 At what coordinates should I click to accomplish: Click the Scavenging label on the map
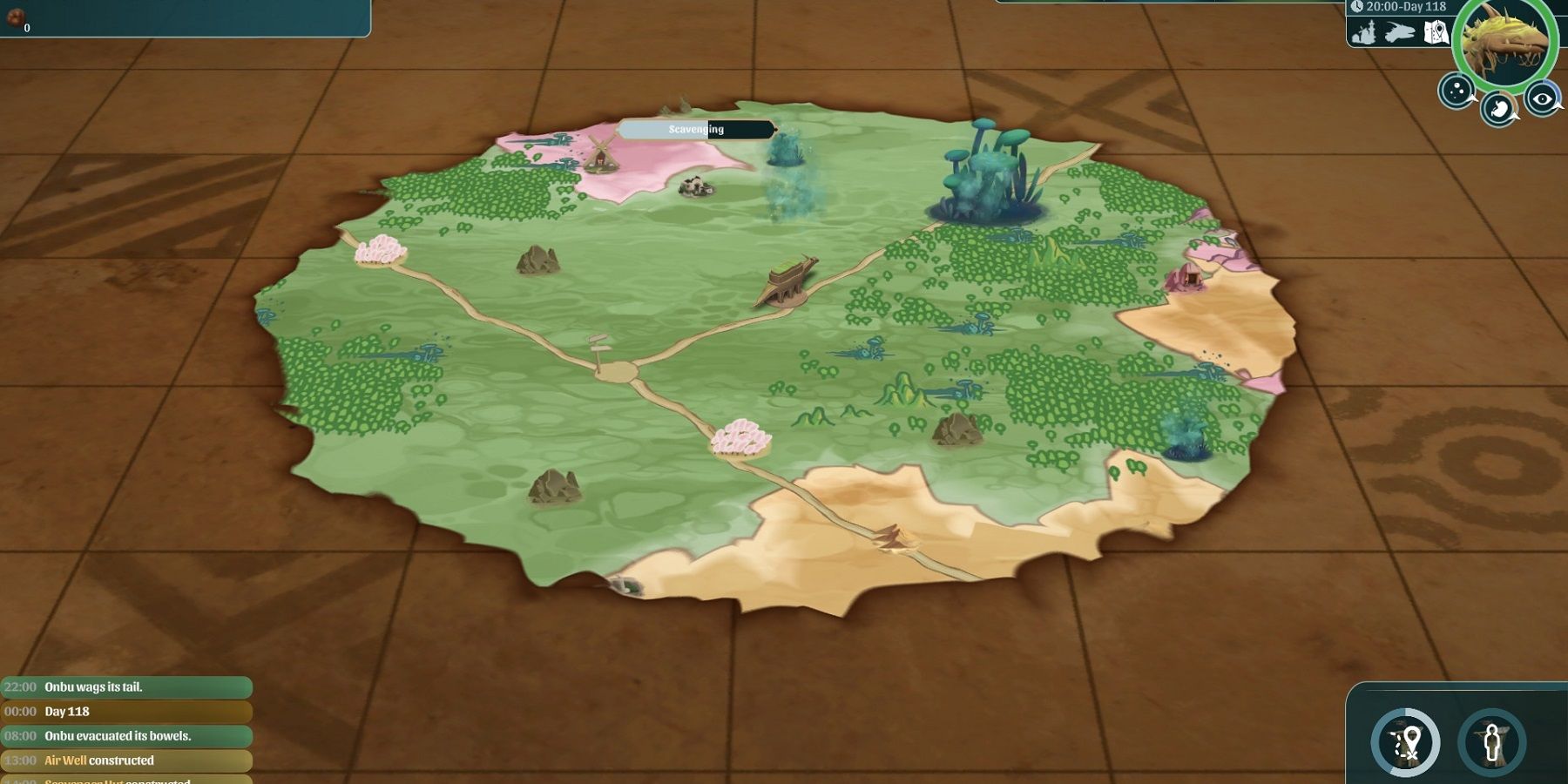pyautogui.click(x=694, y=130)
